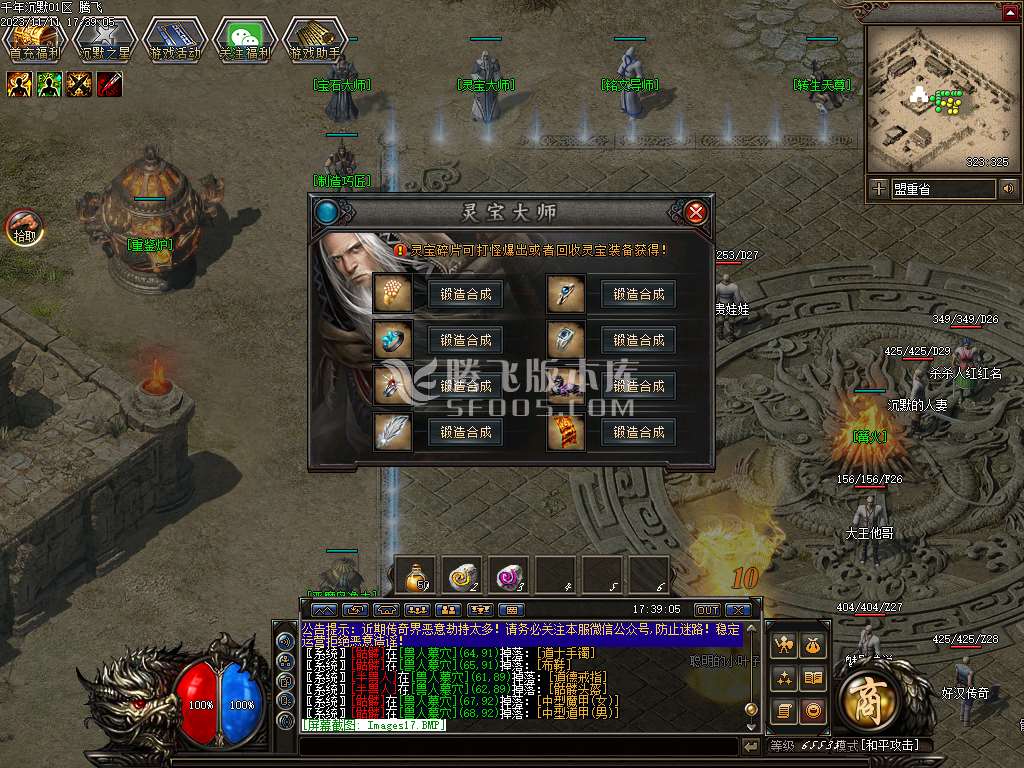Close the 灵宝大师 dialog window
Viewport: 1024px width, 768px height.
click(697, 212)
